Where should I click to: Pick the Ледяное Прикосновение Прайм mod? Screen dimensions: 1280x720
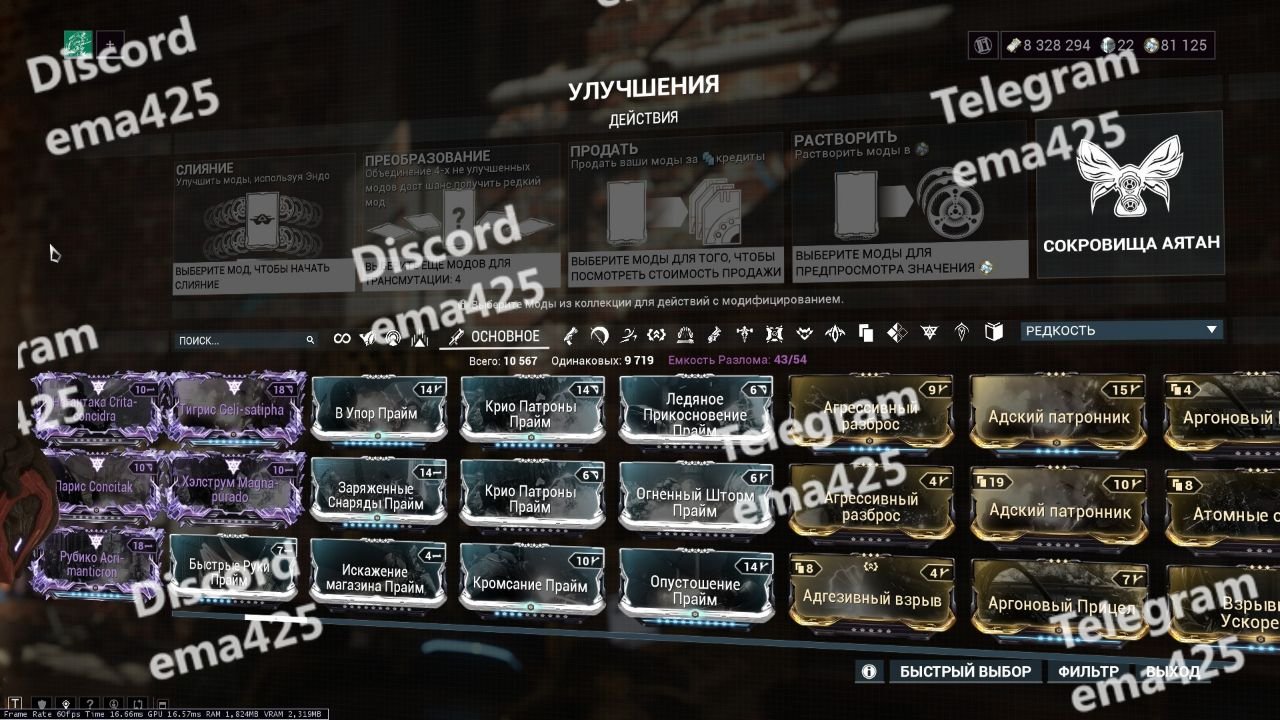point(695,412)
